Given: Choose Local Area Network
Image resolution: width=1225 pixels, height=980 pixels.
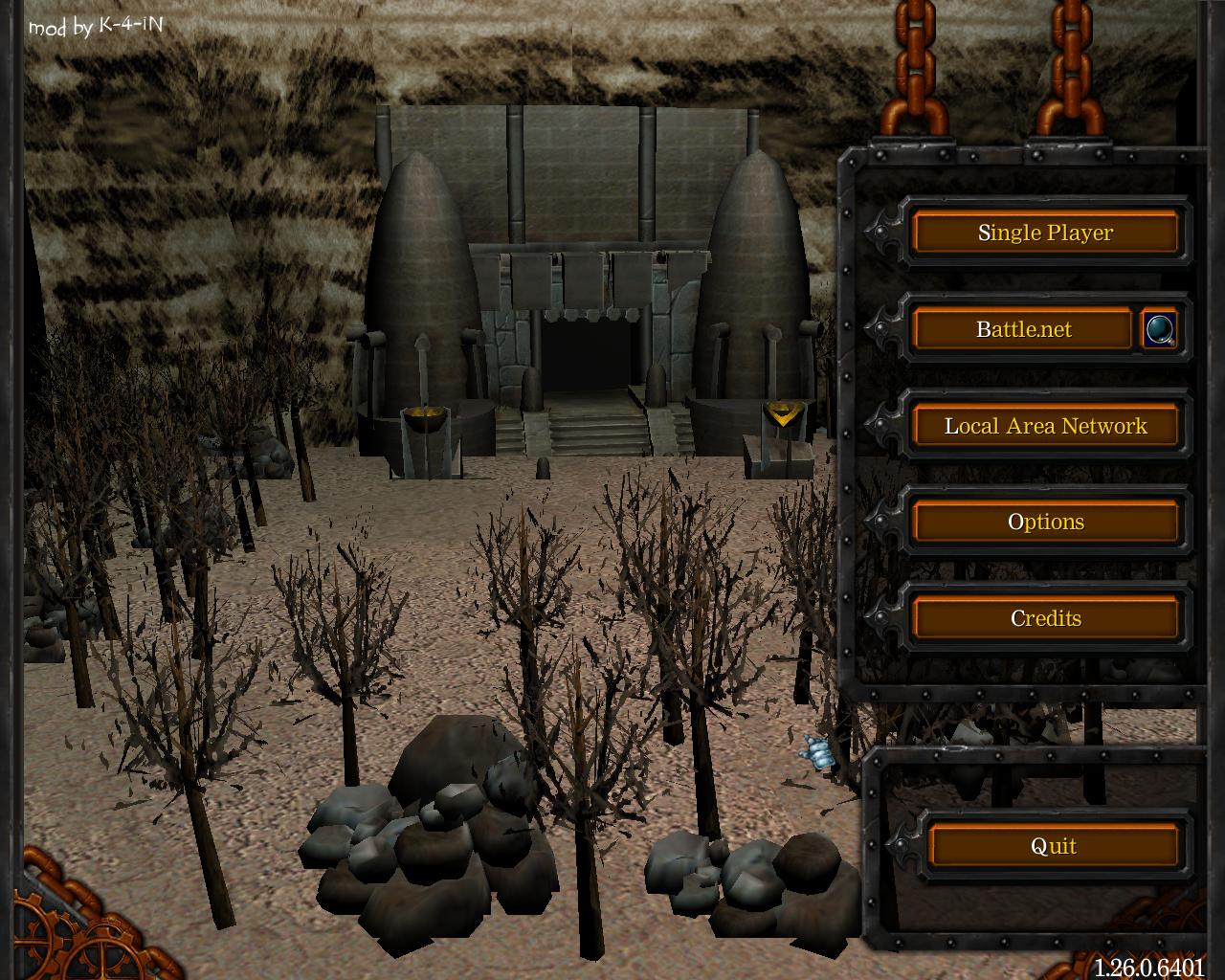Looking at the screenshot, I should pyautogui.click(x=1045, y=426).
